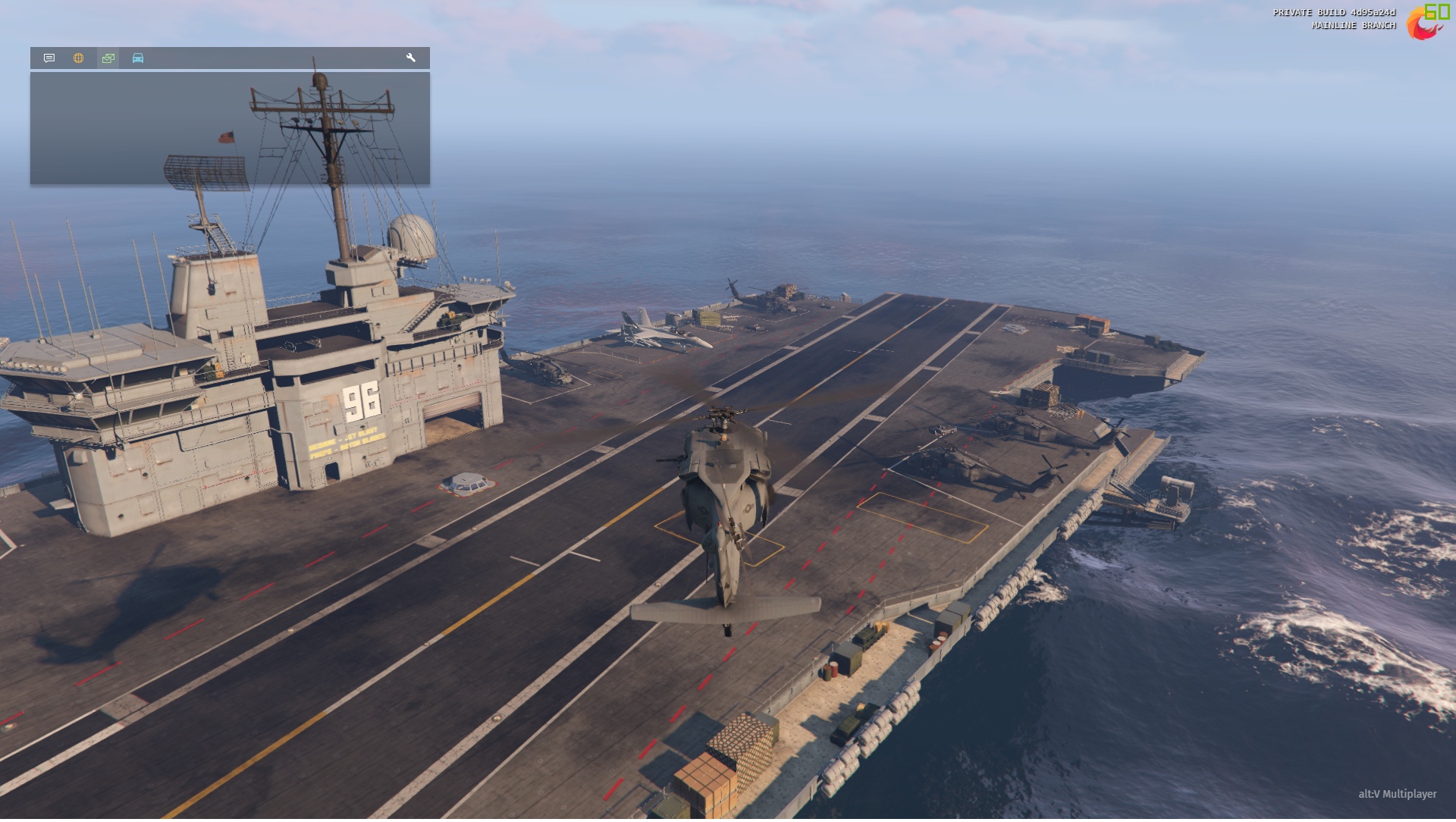Open the speech bubble chat tab
This screenshot has width=1456, height=822.
[49, 58]
